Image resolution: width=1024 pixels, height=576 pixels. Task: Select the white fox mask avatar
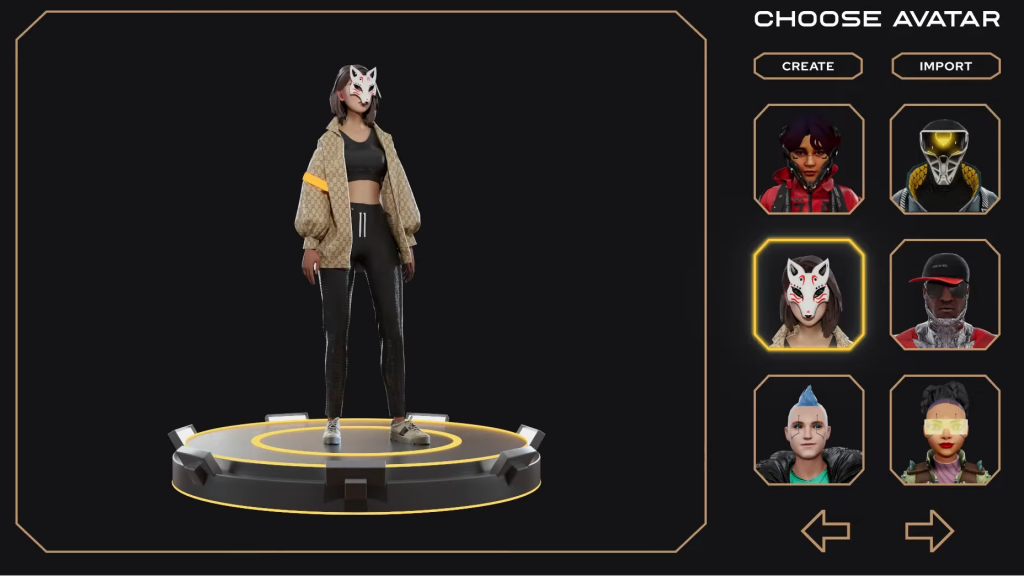(x=809, y=295)
